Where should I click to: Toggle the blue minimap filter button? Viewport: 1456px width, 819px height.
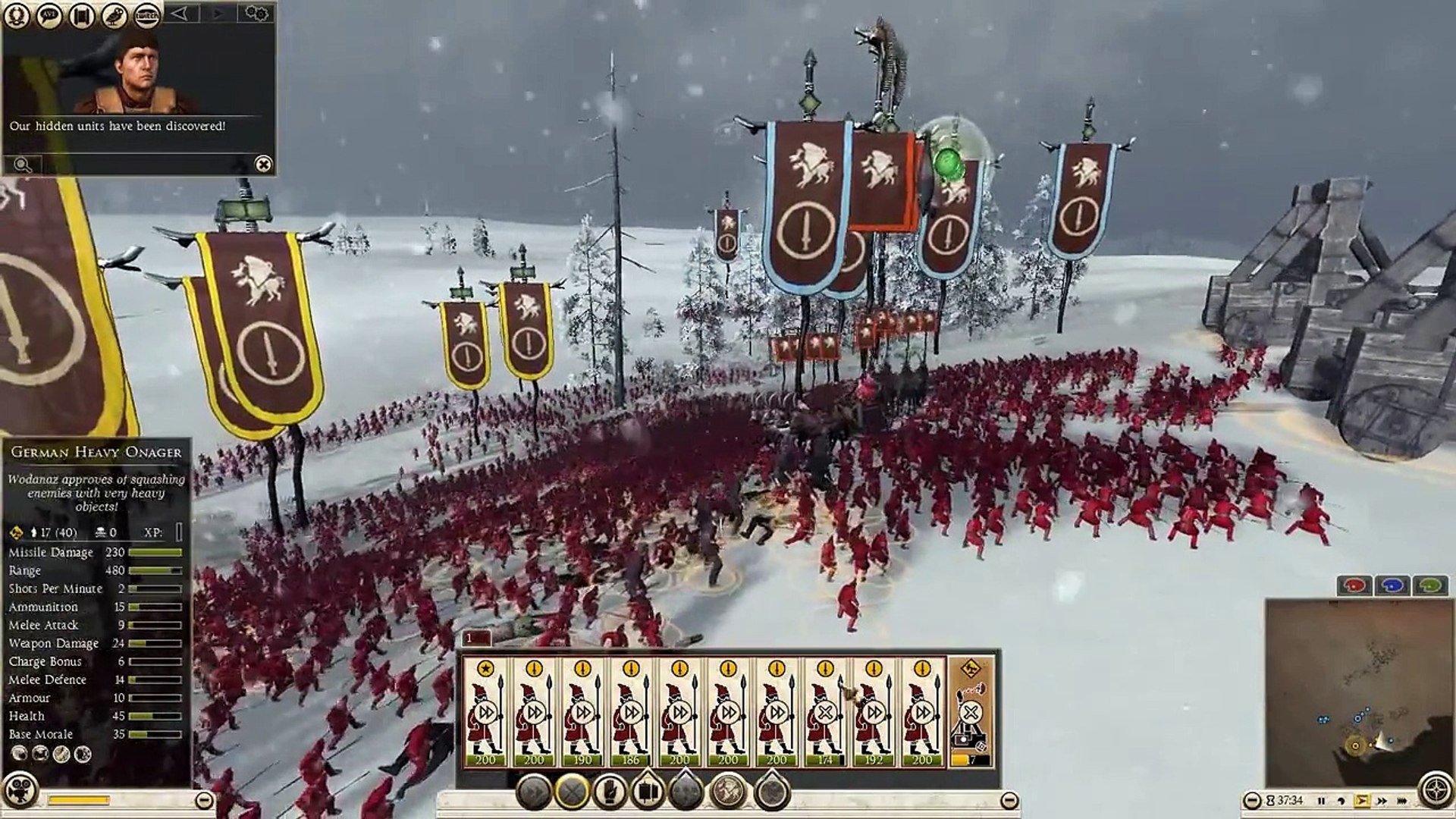(x=1392, y=585)
